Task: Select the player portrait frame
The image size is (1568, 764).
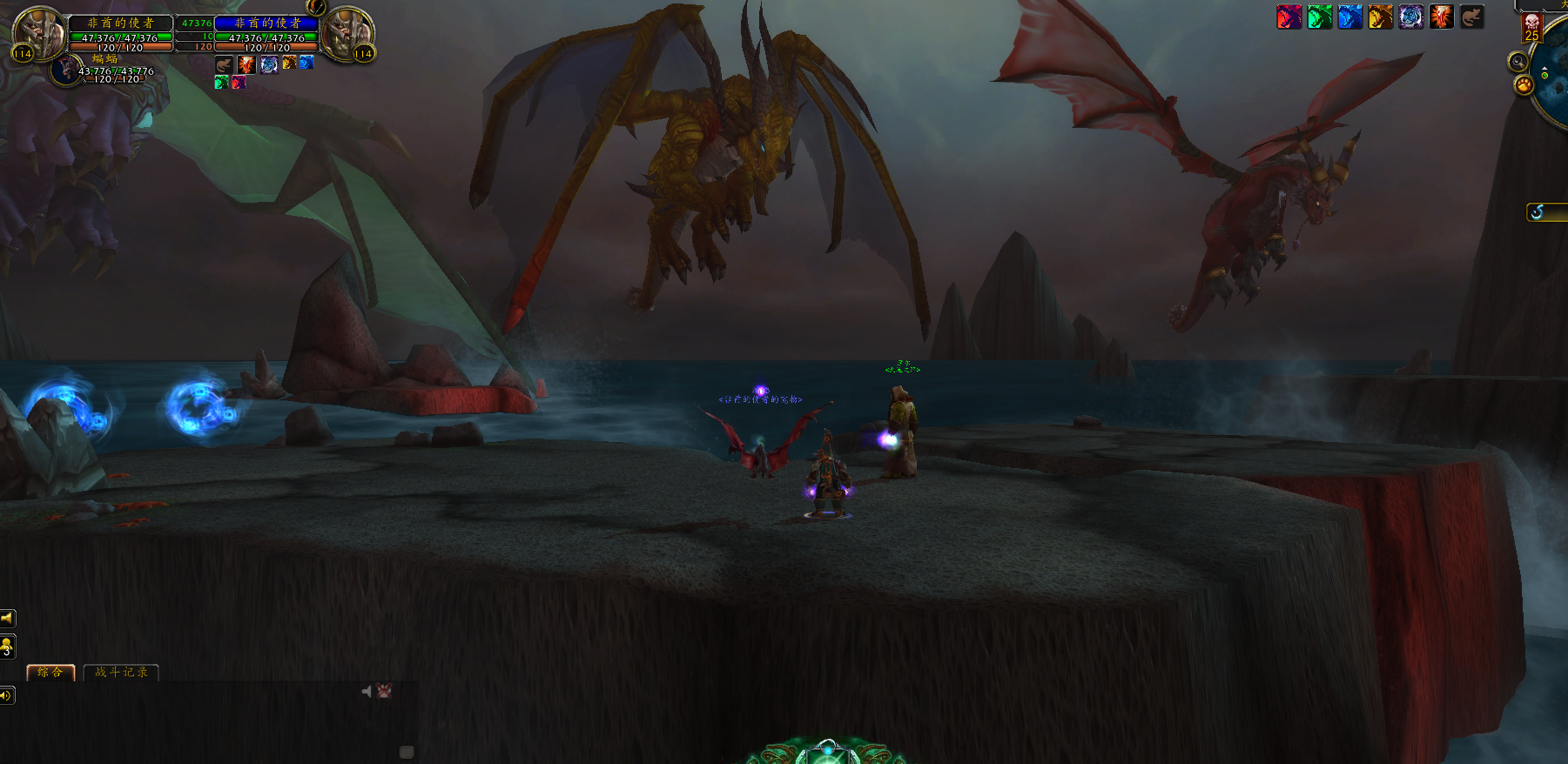Action: coord(40,33)
